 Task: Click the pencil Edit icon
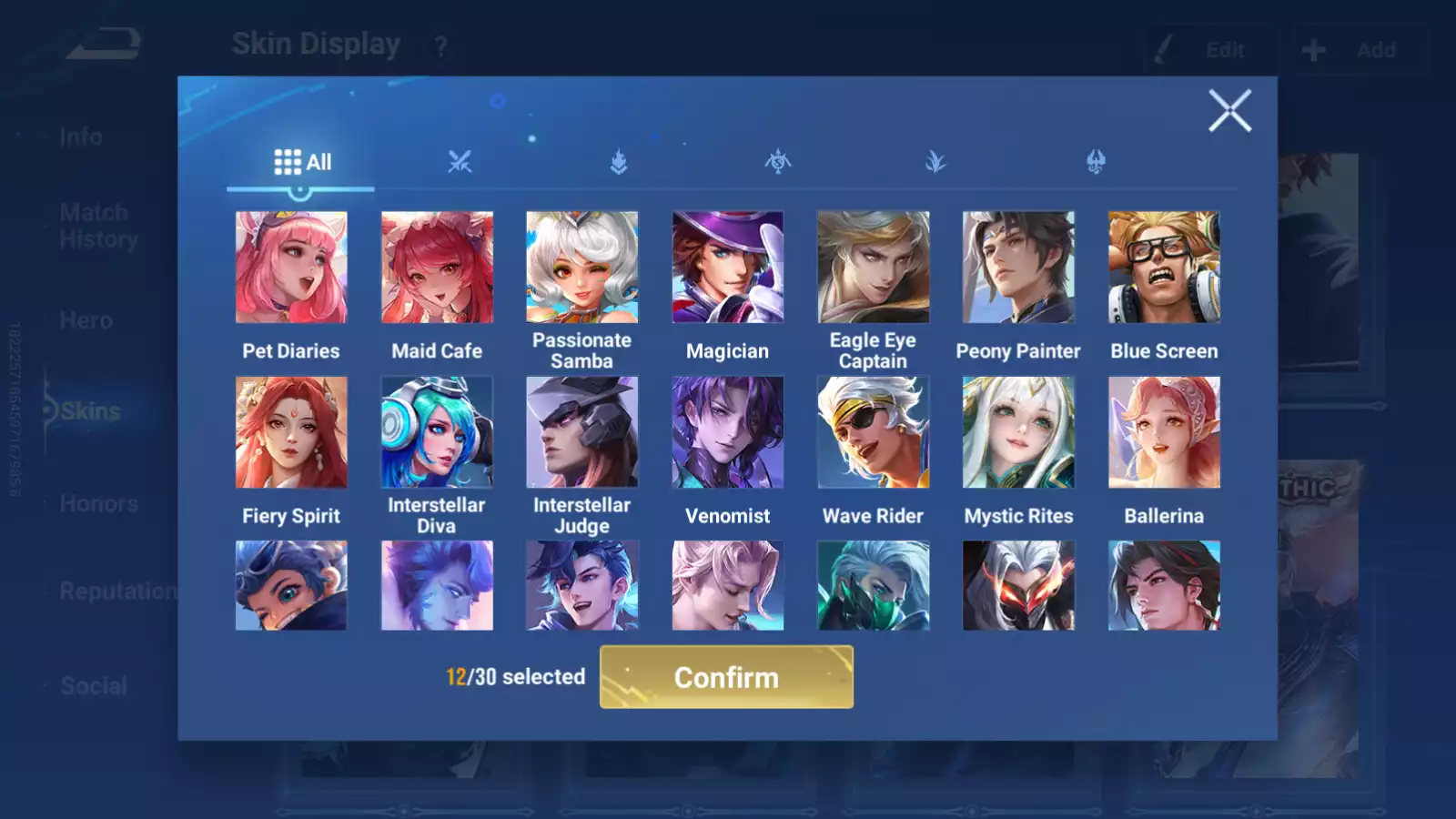pyautogui.click(x=1163, y=50)
